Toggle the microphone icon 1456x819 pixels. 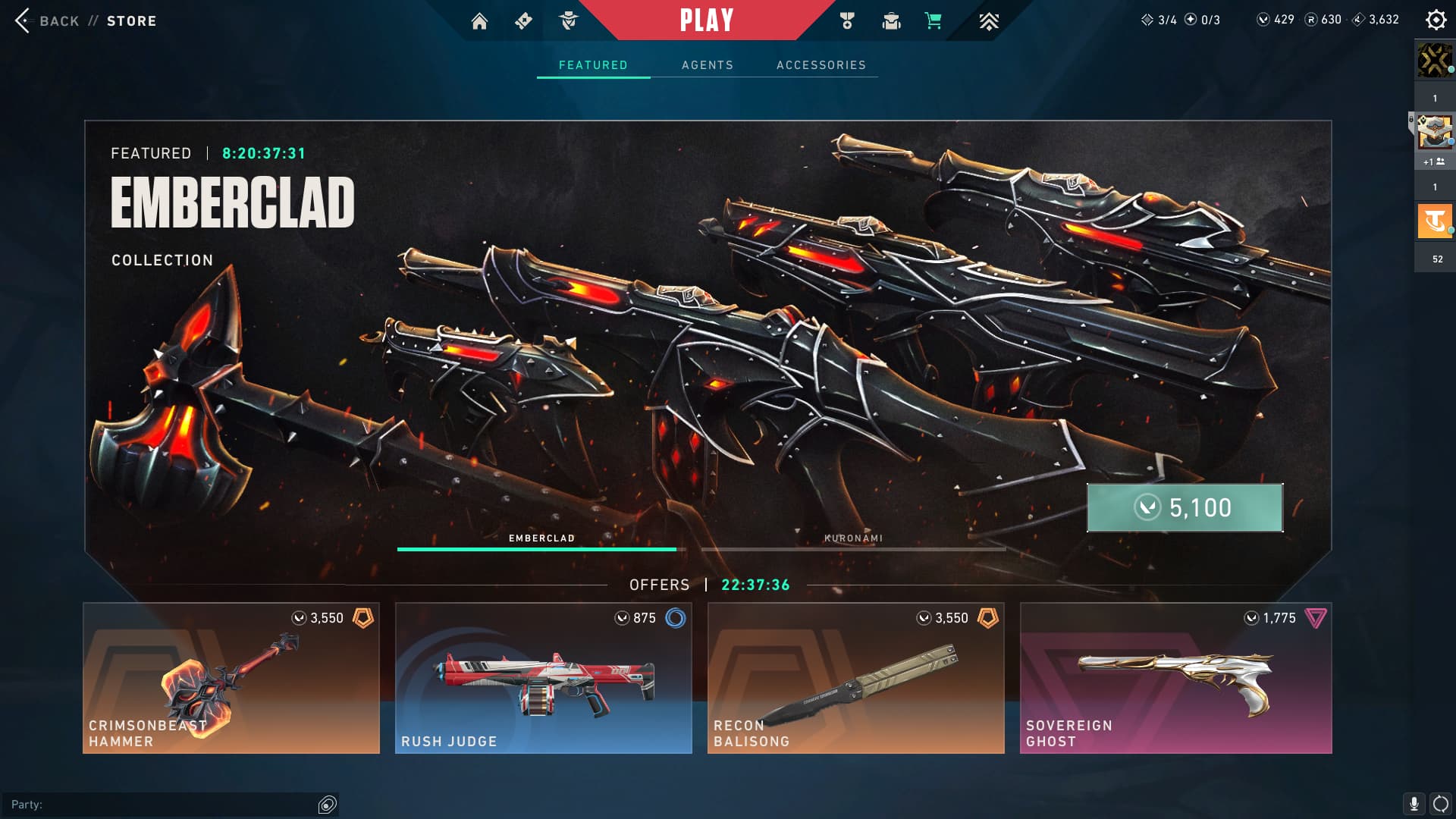(x=1414, y=804)
